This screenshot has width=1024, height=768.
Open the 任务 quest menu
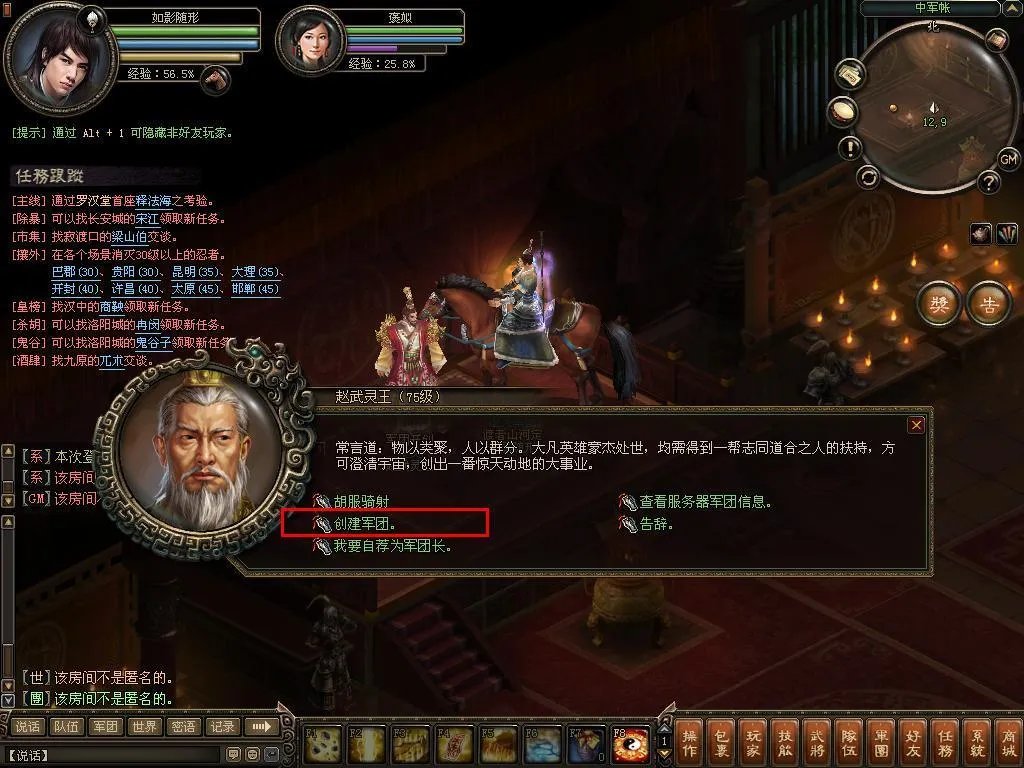[x=944, y=742]
